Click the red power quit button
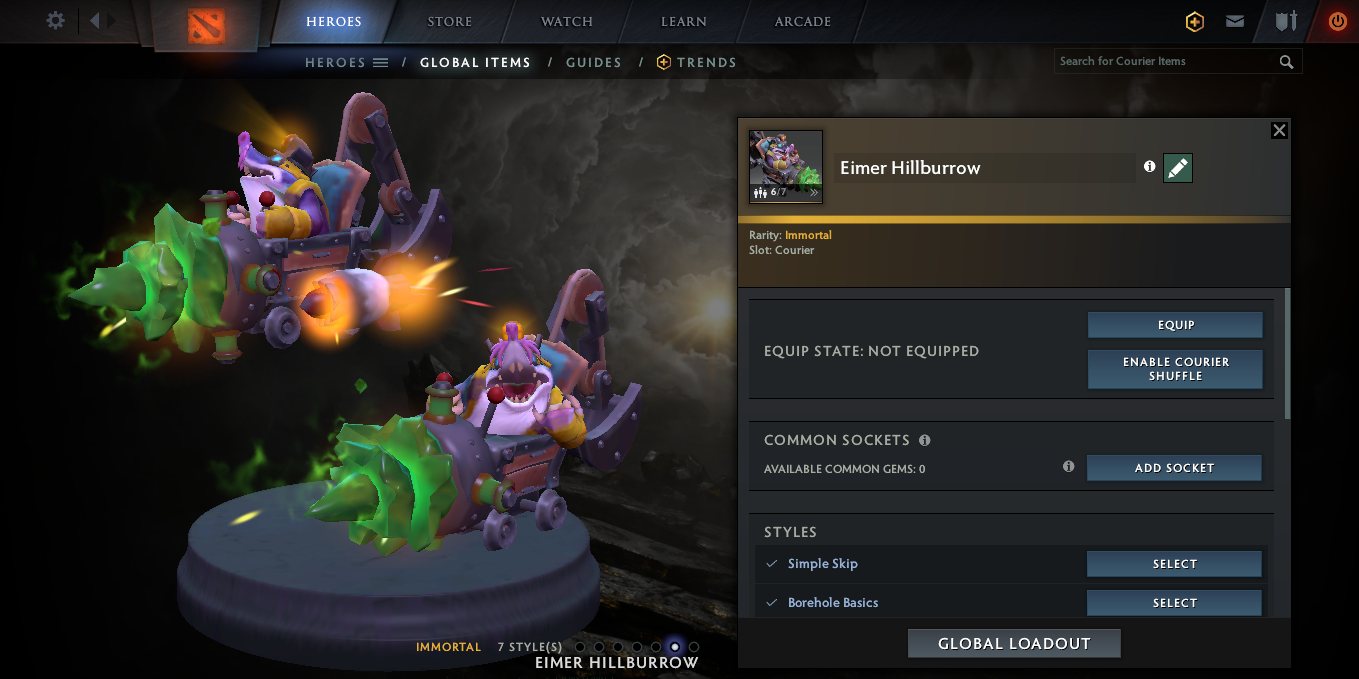This screenshot has height=679, width=1359. (x=1337, y=21)
